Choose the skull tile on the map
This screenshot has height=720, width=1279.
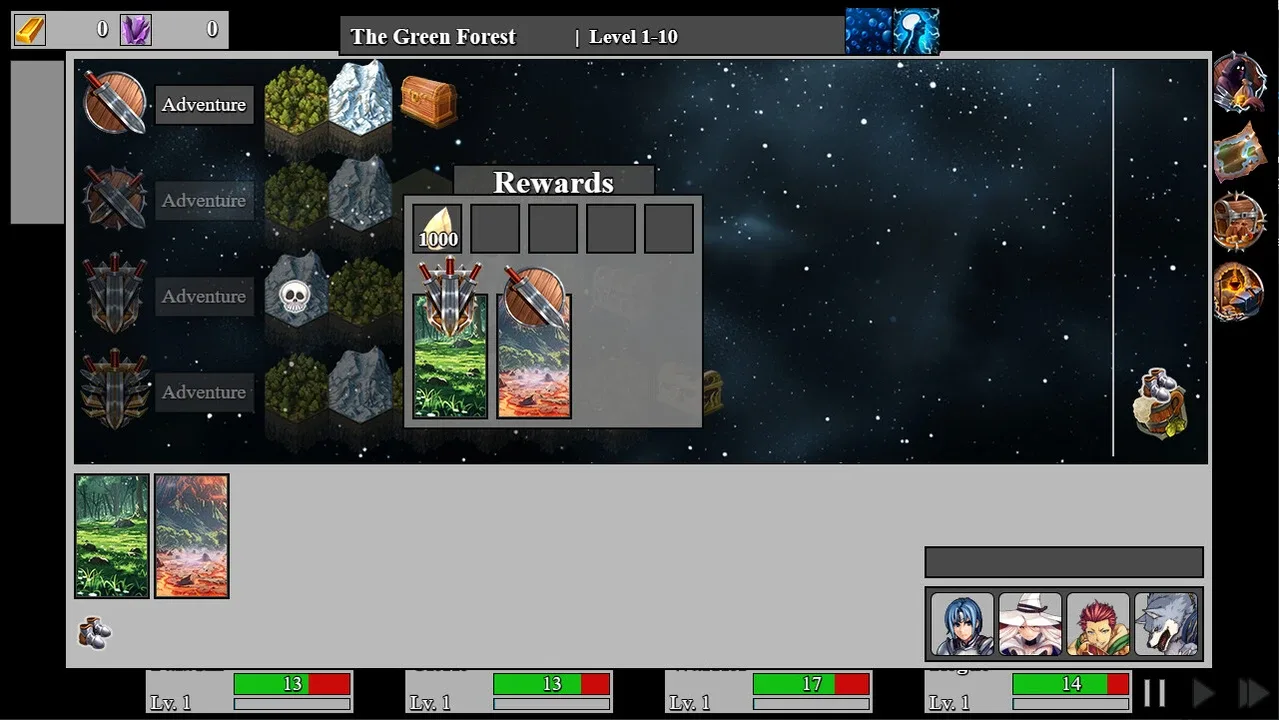coord(293,294)
